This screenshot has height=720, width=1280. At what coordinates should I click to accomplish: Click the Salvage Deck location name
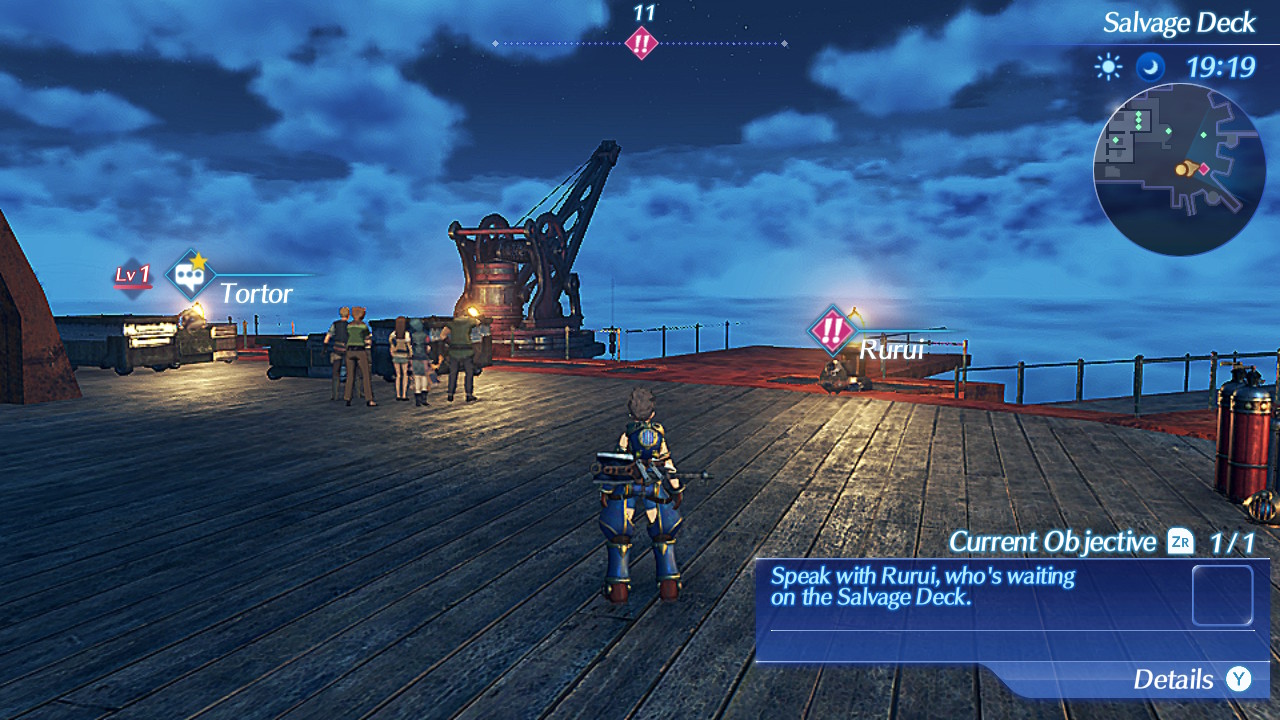click(1178, 23)
